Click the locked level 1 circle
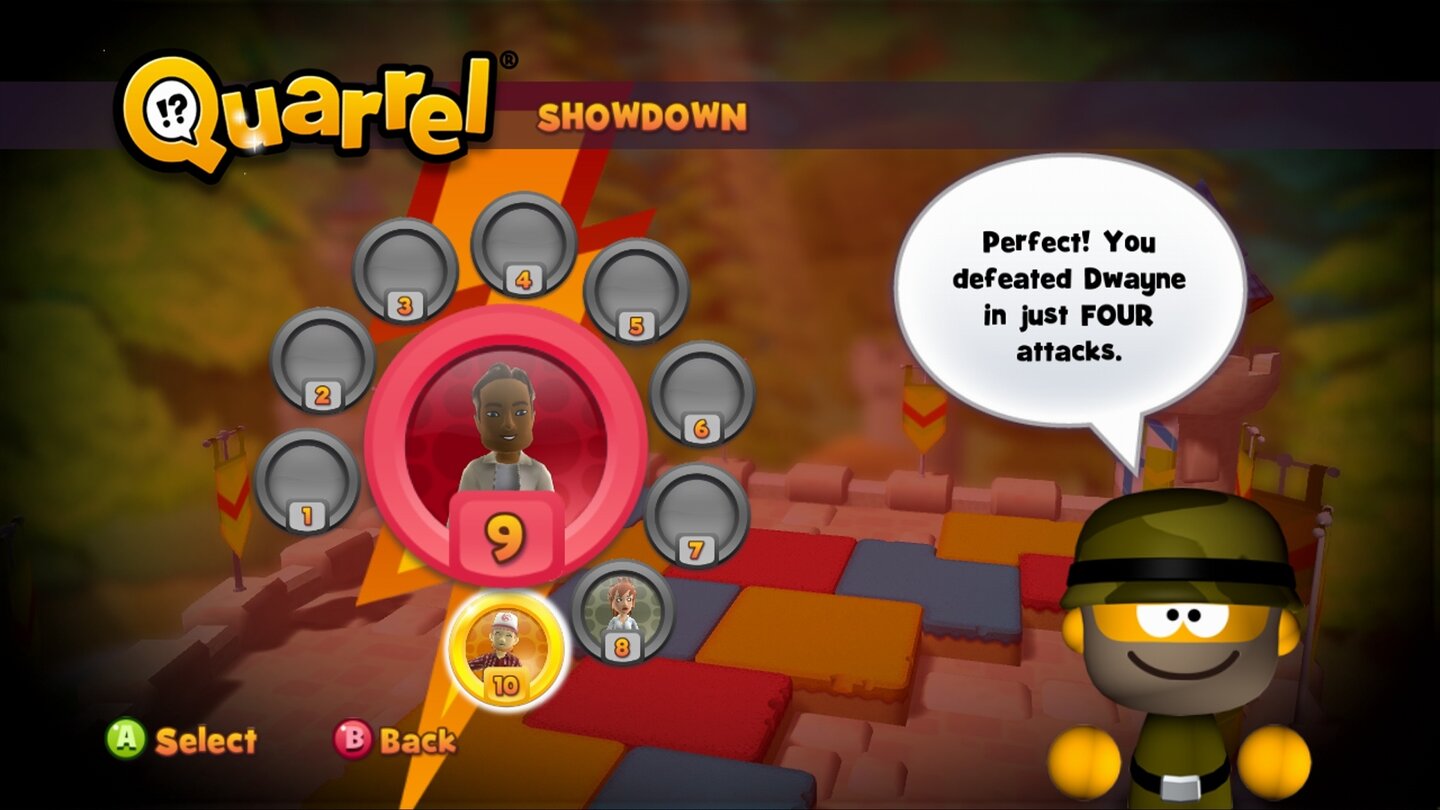Image resolution: width=1440 pixels, height=810 pixels. click(308, 480)
